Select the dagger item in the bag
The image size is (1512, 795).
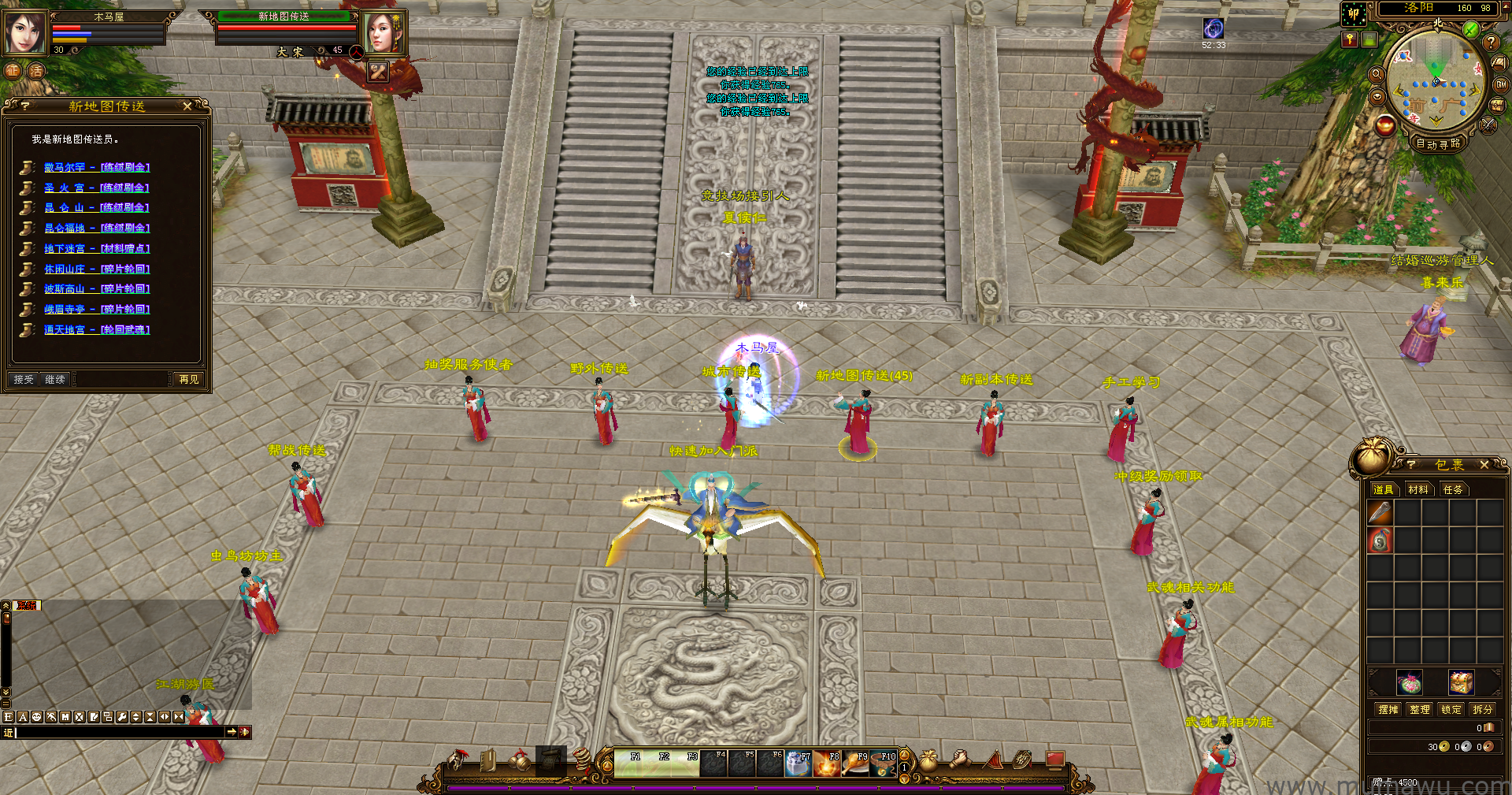(x=1380, y=513)
